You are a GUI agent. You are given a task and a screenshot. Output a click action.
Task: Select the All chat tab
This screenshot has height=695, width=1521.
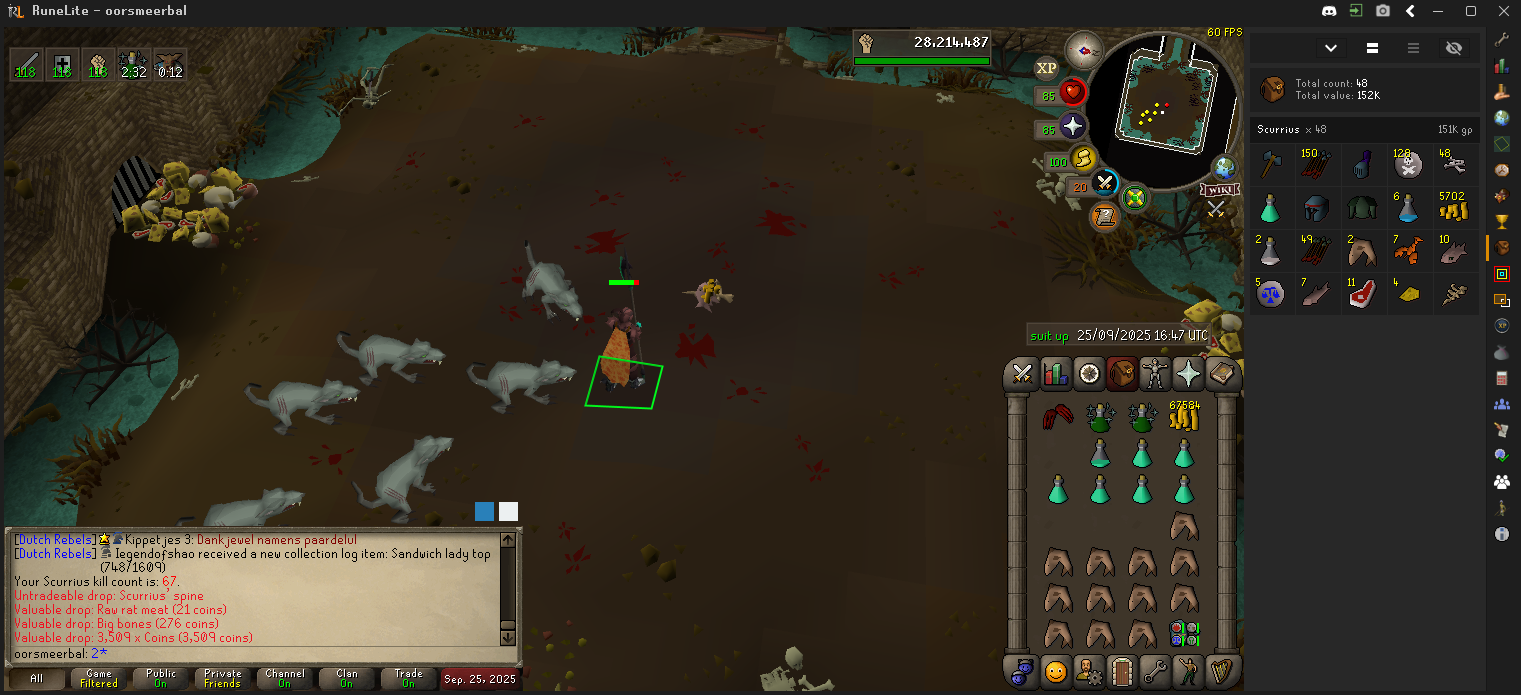(37, 678)
